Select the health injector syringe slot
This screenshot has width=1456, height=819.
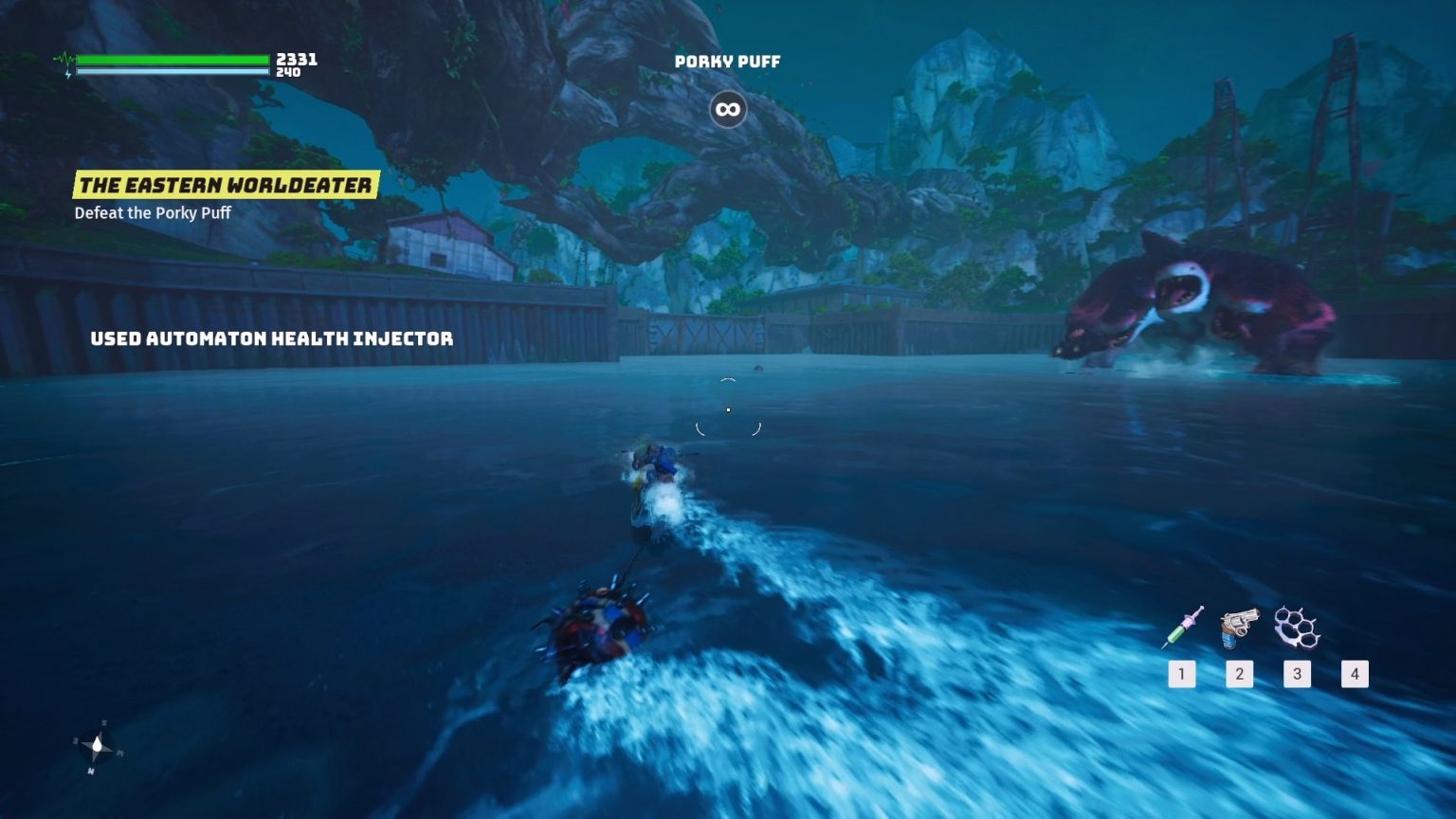coord(1182,628)
